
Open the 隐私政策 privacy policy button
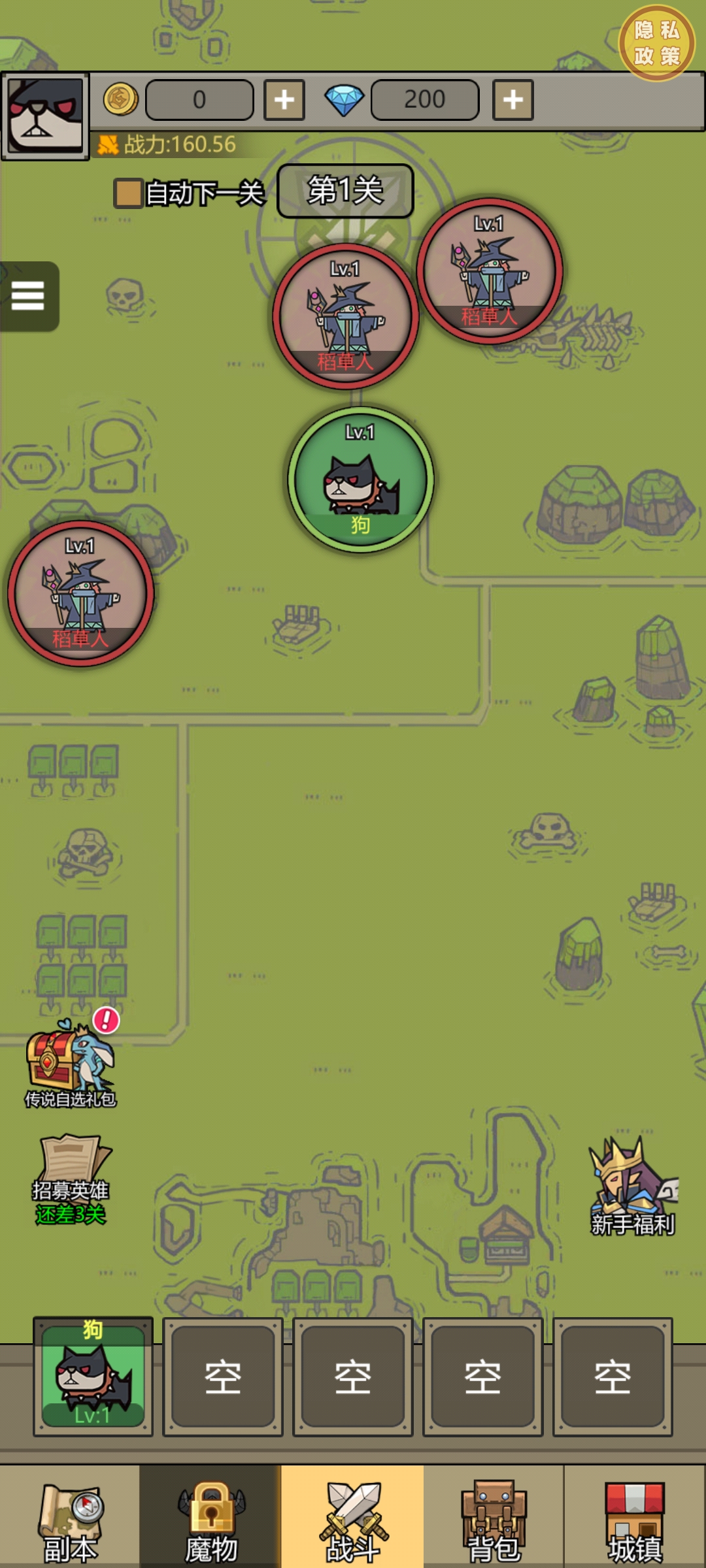(656, 44)
